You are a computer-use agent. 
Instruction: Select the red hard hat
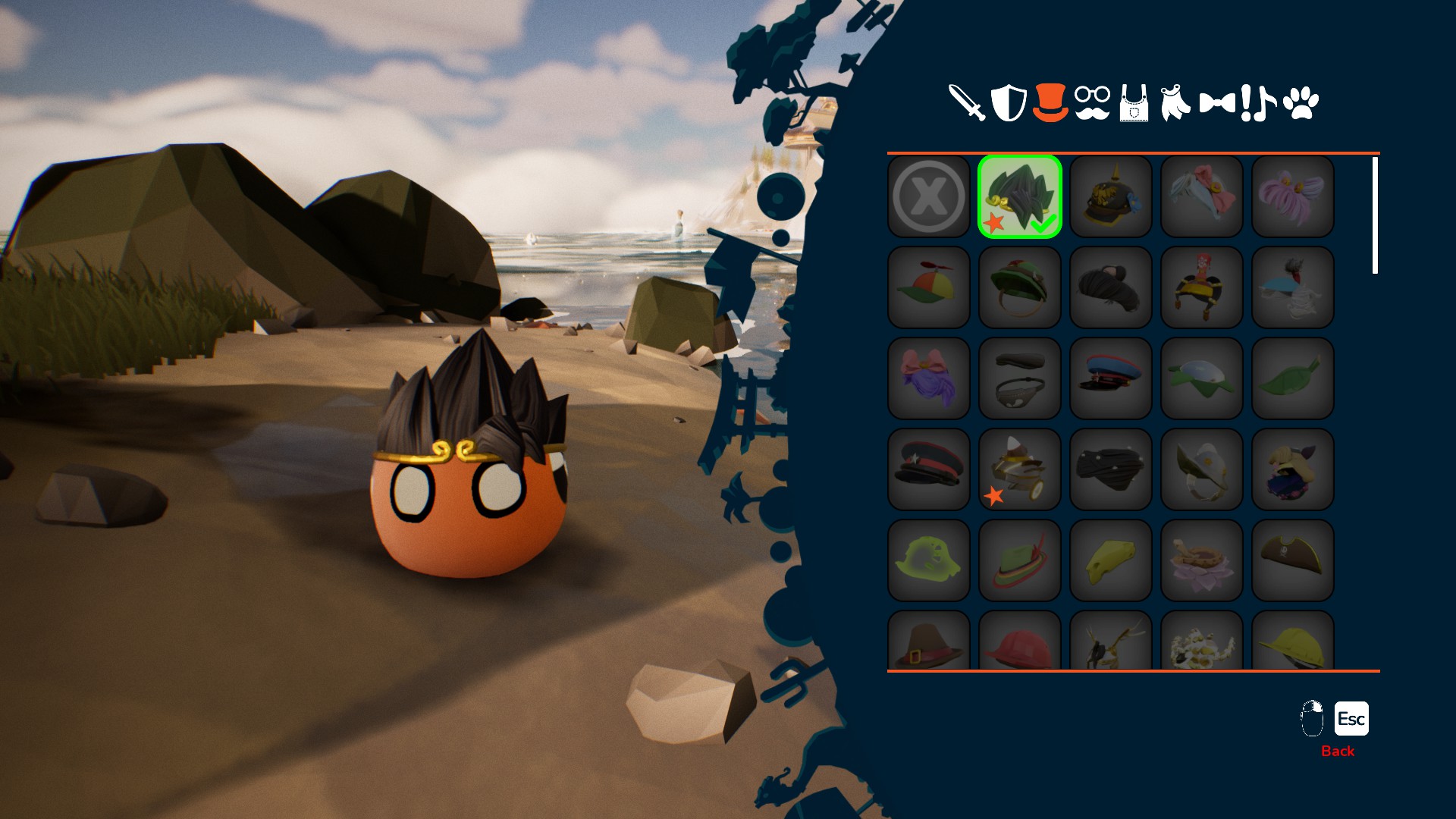[x=1019, y=643]
